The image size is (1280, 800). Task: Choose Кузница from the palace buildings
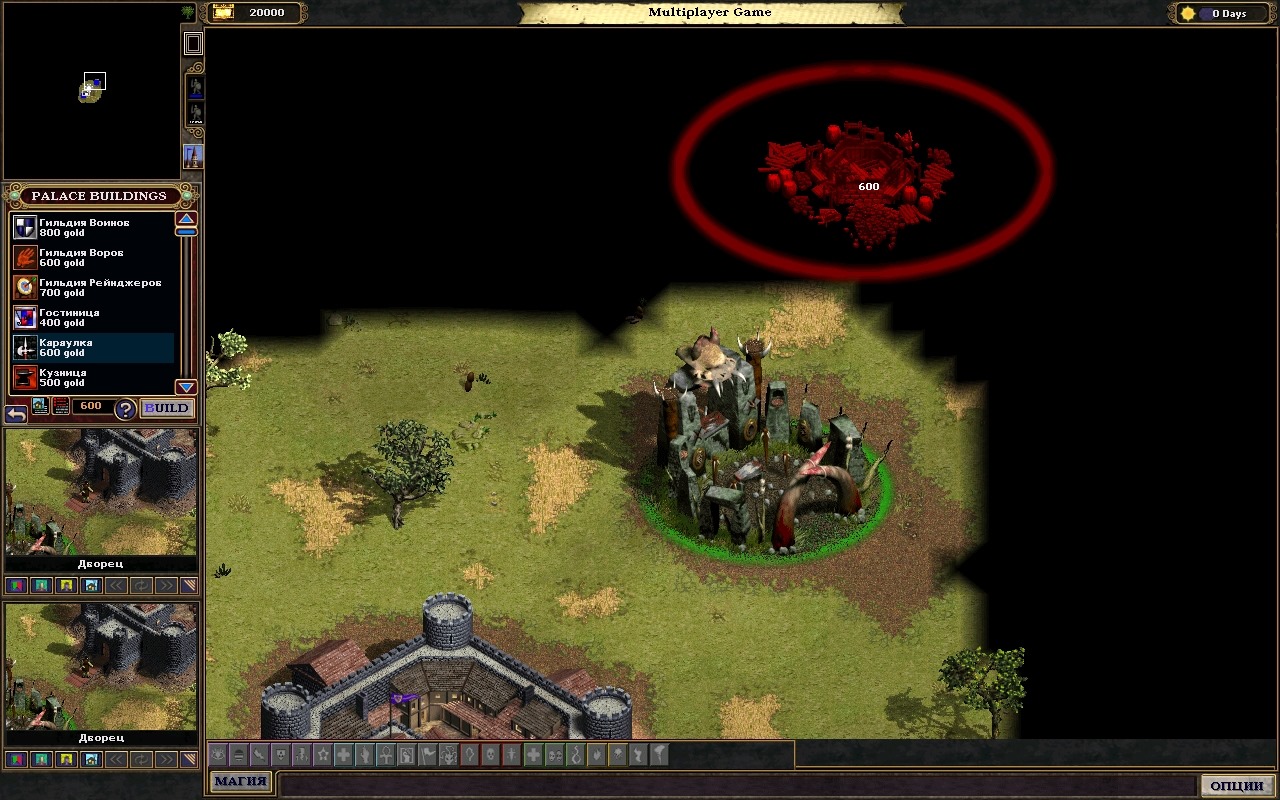pyautogui.click(x=84, y=377)
